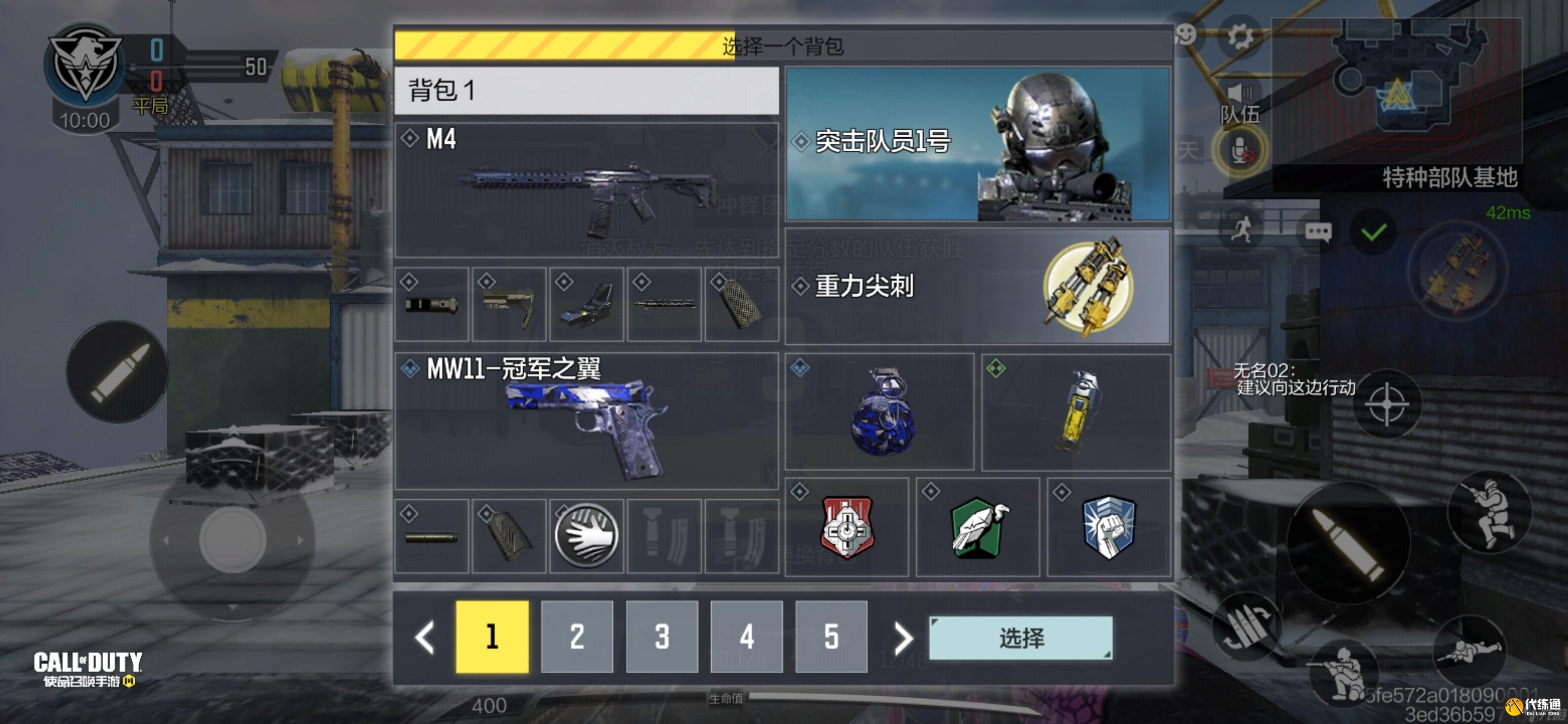Switch to loadout tab 5

(833, 638)
